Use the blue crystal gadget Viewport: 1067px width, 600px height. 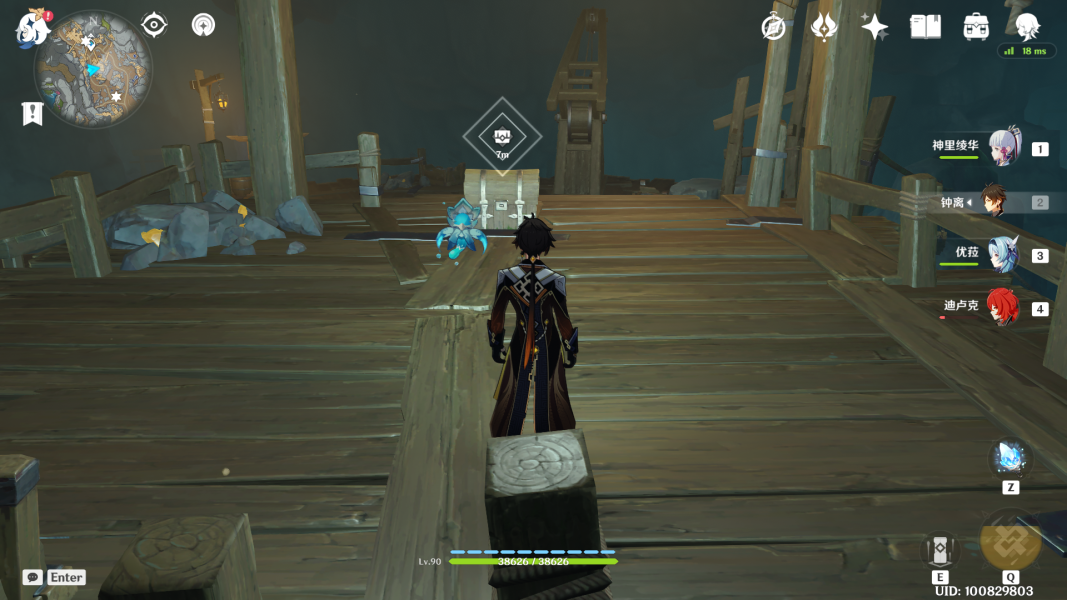pyautogui.click(x=1010, y=458)
